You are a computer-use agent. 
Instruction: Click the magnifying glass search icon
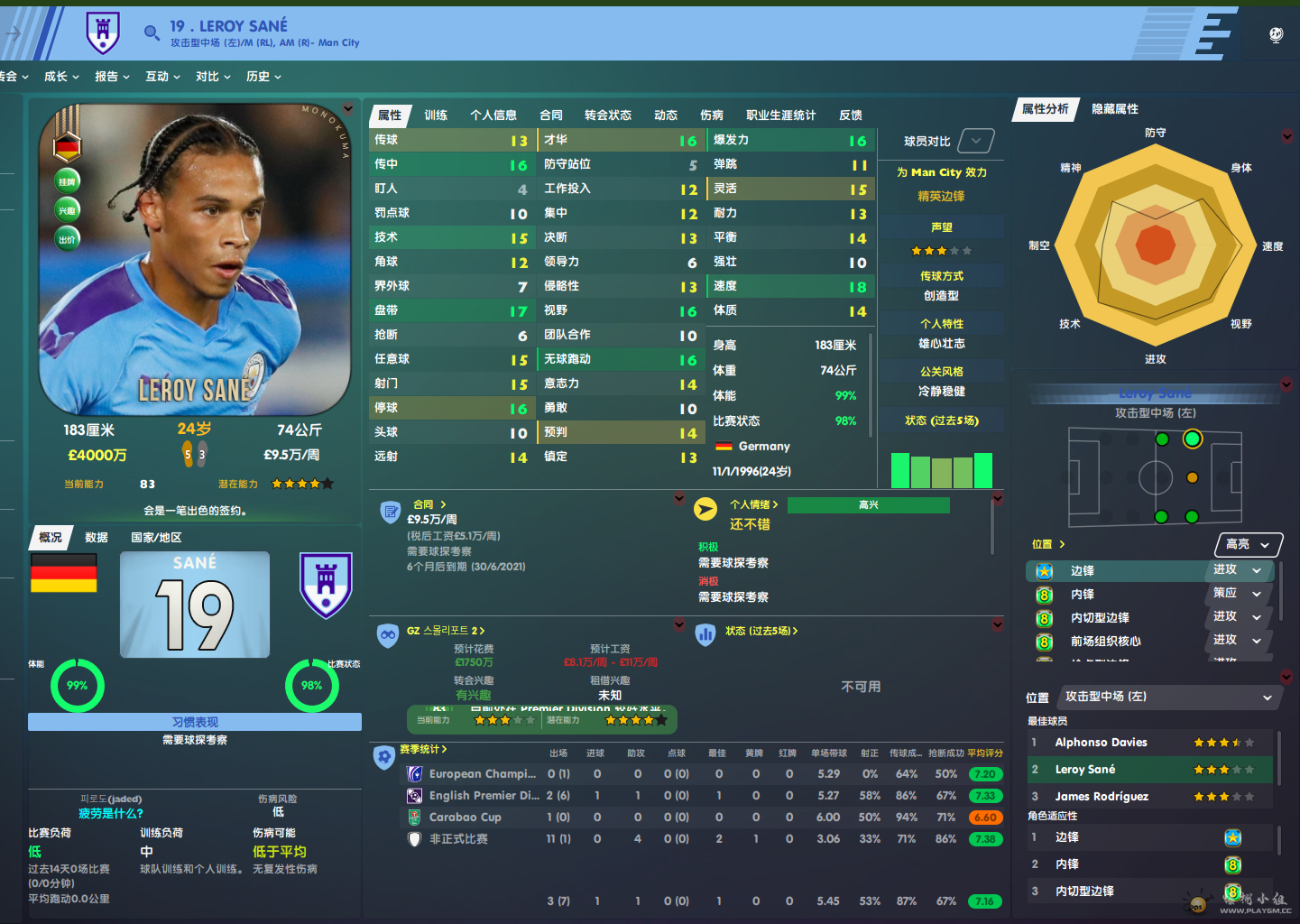pyautogui.click(x=152, y=33)
